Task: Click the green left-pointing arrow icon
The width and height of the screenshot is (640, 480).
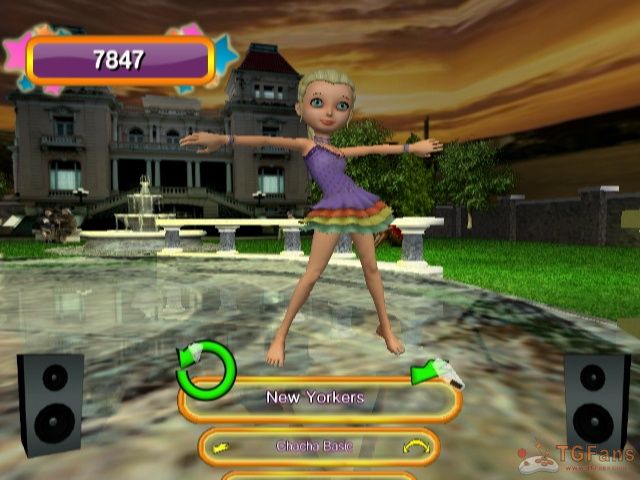Action: coord(434,372)
